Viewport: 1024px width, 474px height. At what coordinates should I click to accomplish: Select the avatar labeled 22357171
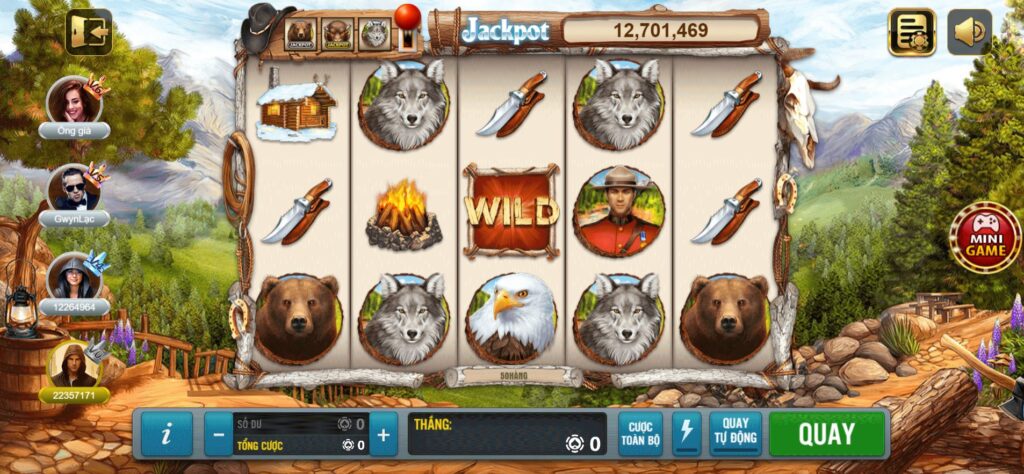[x=74, y=365]
